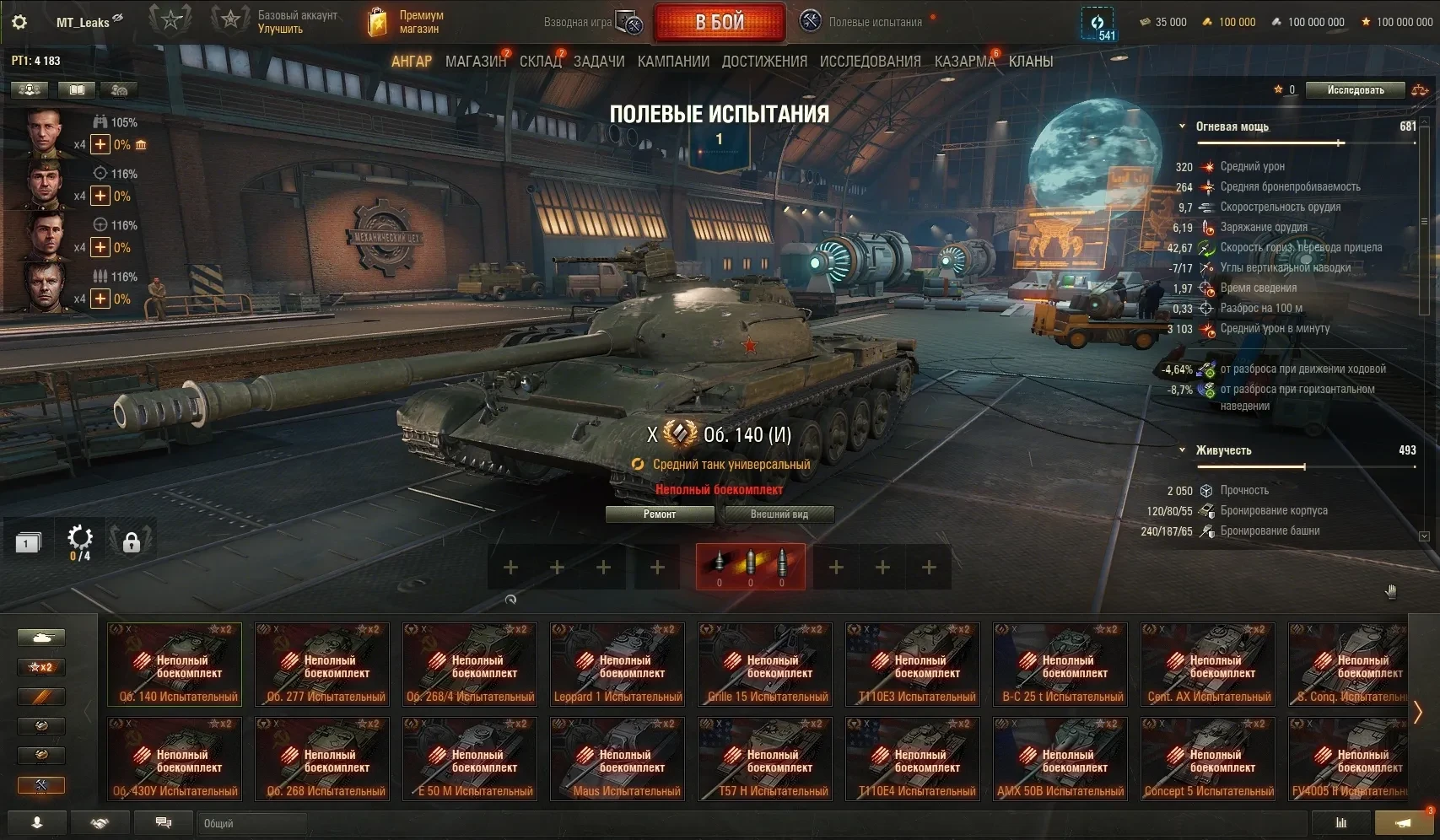The width and height of the screenshot is (1440, 840).
Task: Open the ammunition shells loadout slot
Action: [x=750, y=567]
